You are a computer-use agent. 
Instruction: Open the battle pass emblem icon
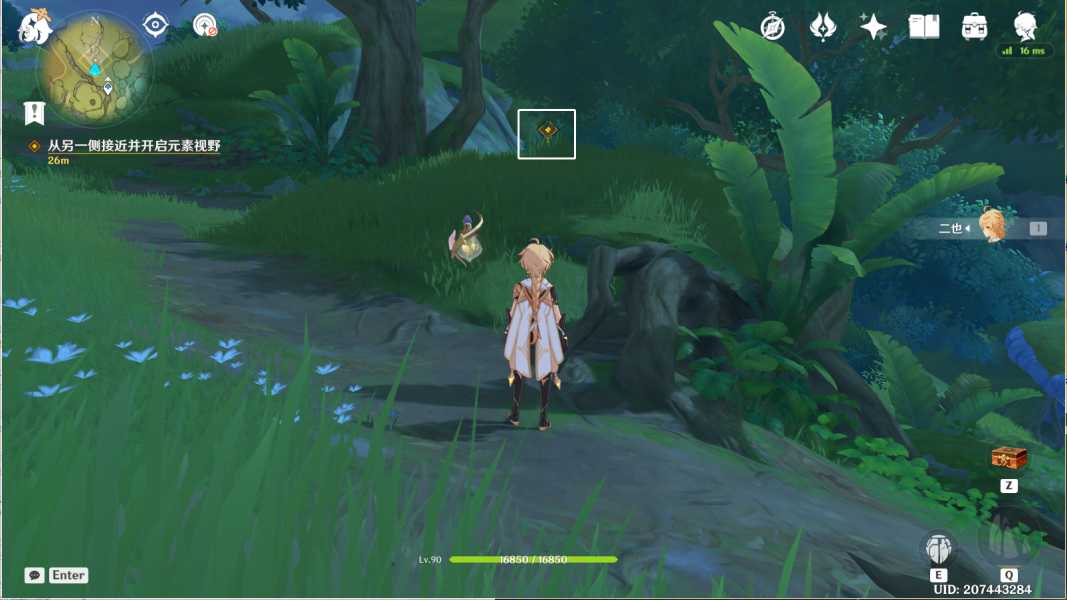823,27
